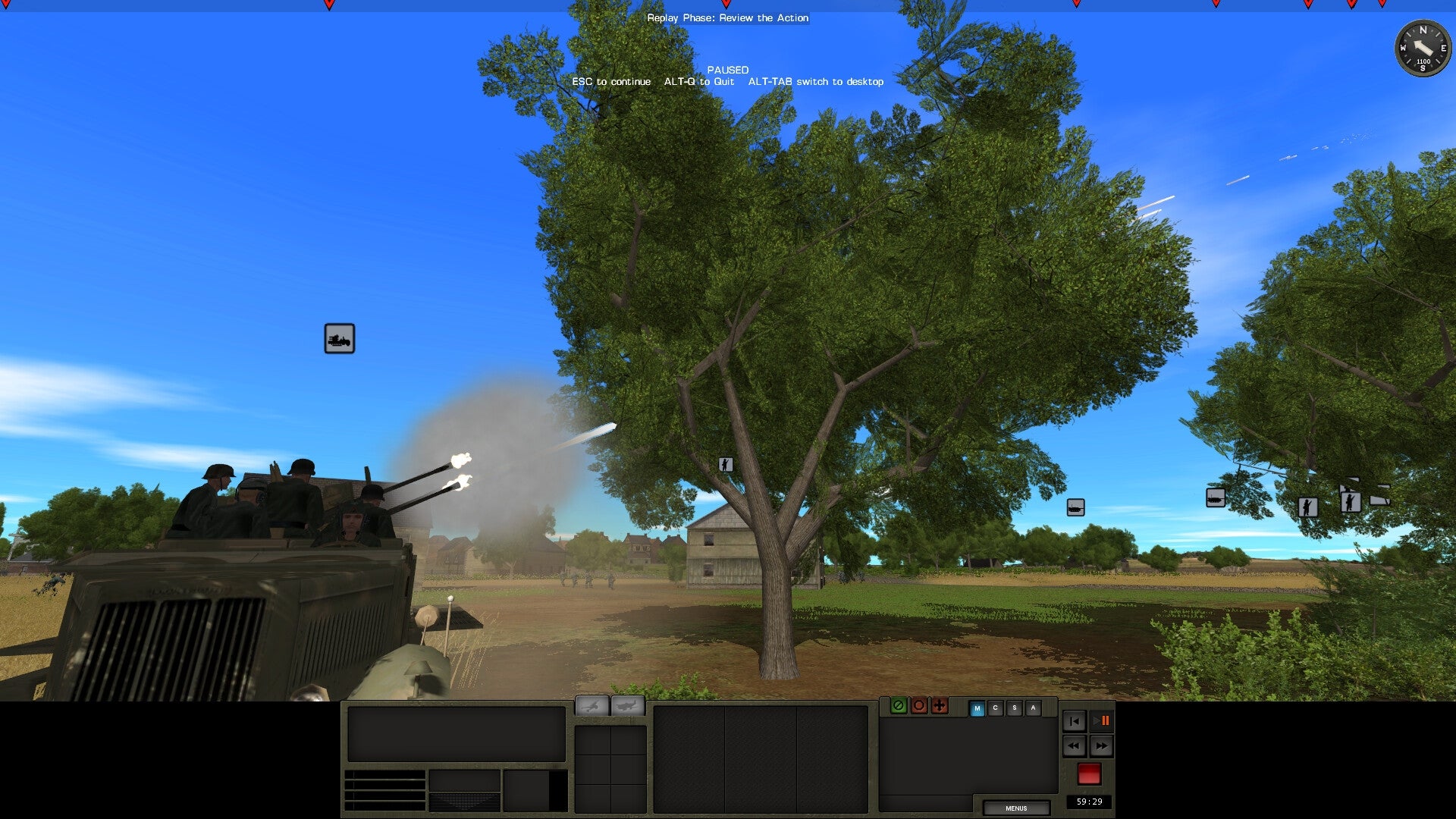The image size is (1456, 819).
Task: Enable the S special commands group
Action: point(1014,706)
